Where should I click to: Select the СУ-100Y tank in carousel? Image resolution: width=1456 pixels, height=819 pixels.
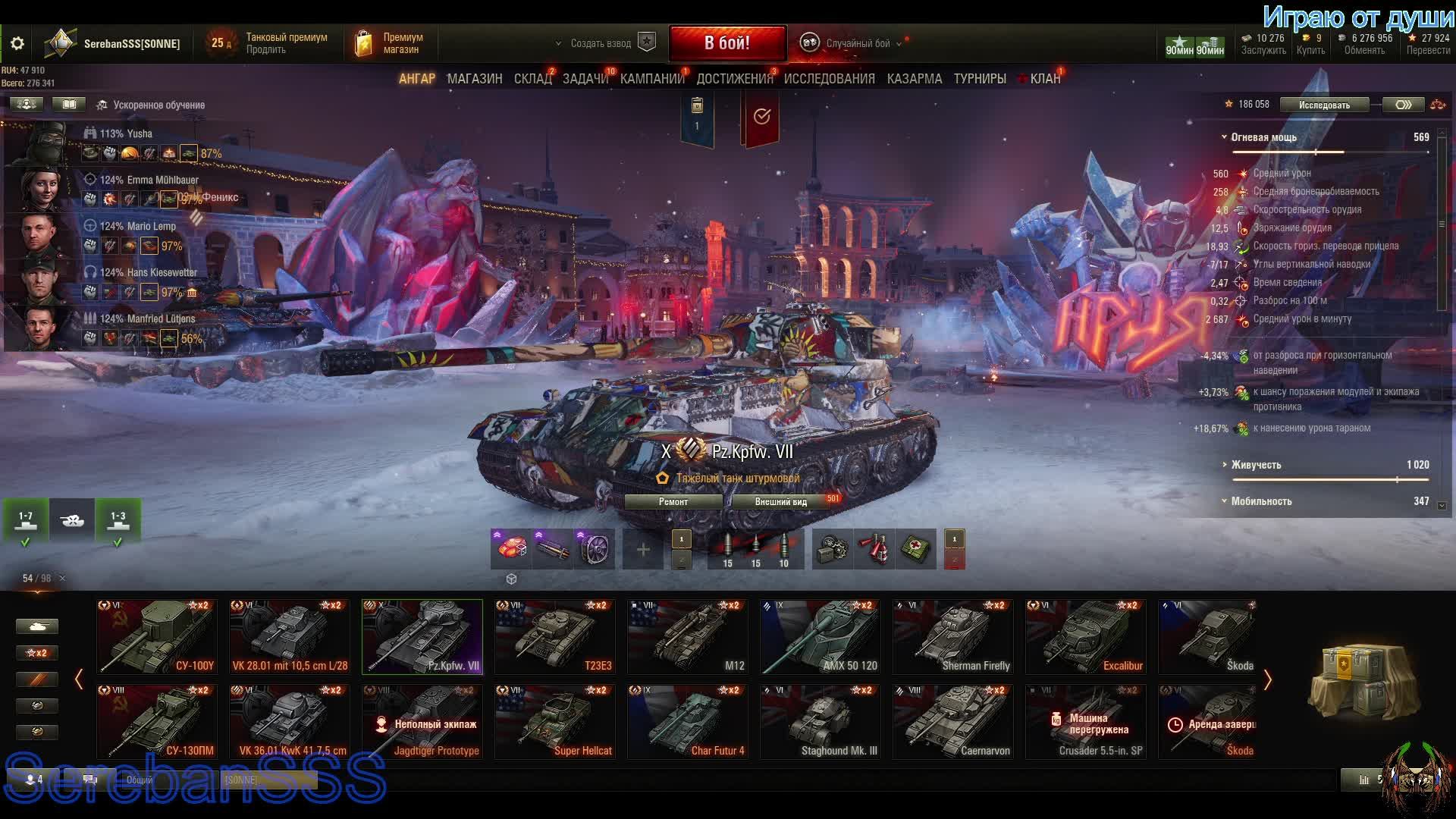pyautogui.click(x=157, y=636)
